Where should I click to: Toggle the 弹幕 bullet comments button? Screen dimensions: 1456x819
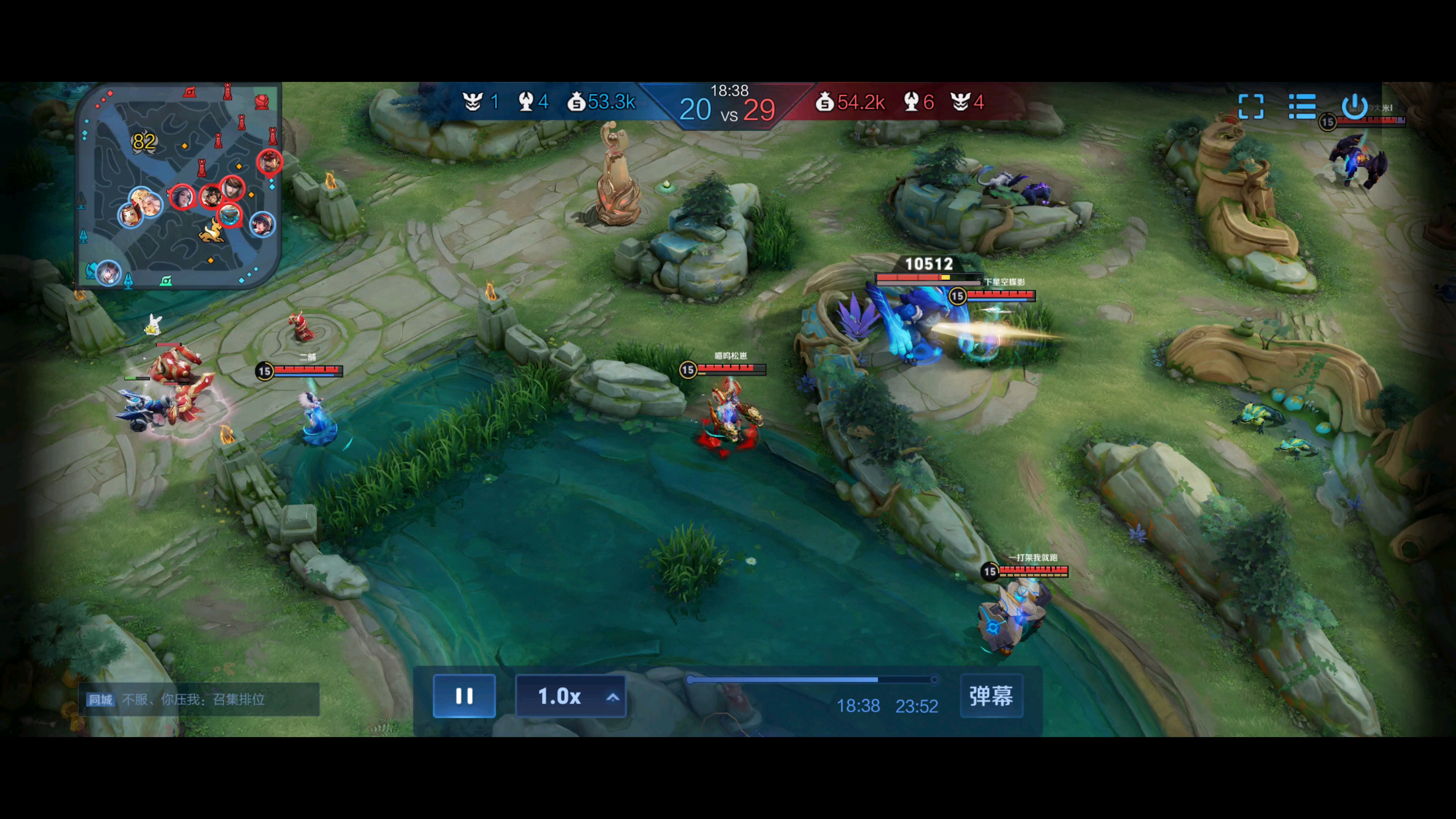point(992,696)
